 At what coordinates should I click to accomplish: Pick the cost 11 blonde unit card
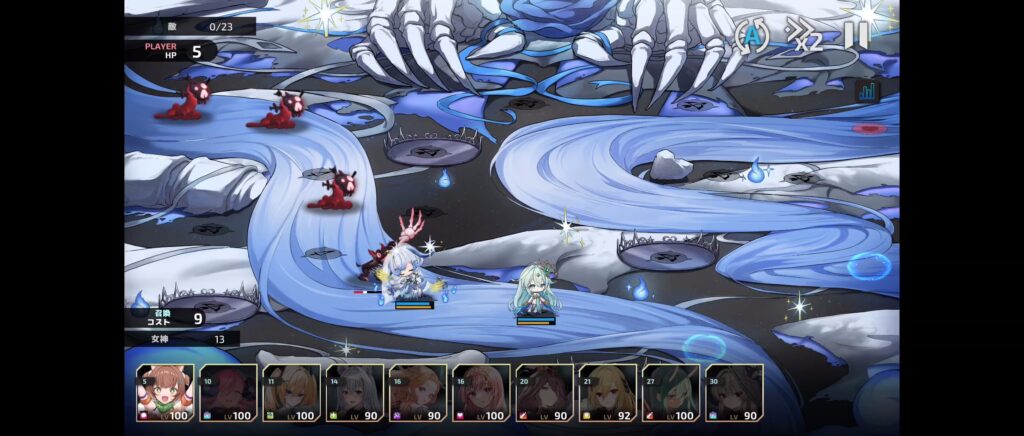click(x=291, y=393)
